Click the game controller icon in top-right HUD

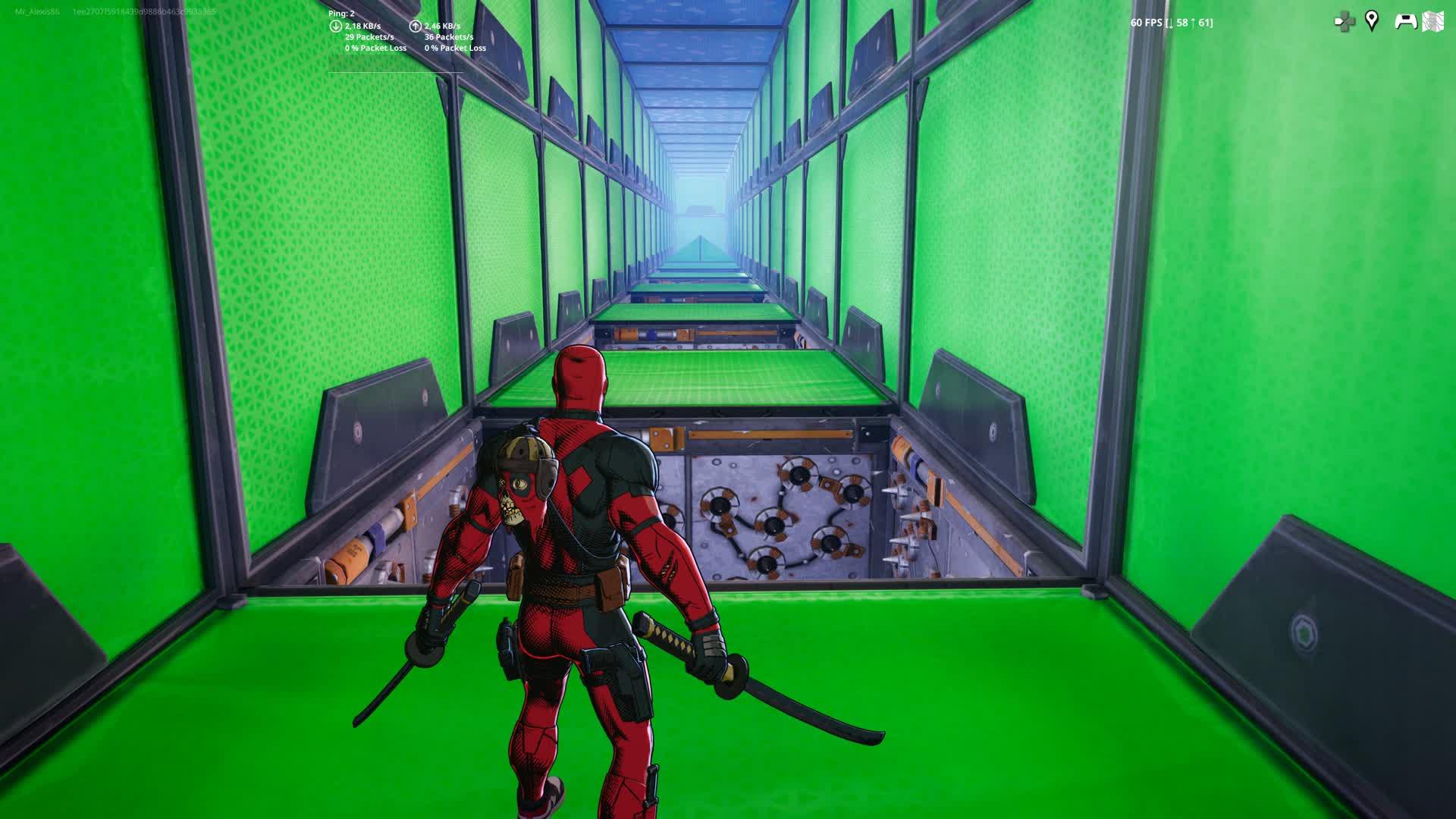pos(1406,21)
